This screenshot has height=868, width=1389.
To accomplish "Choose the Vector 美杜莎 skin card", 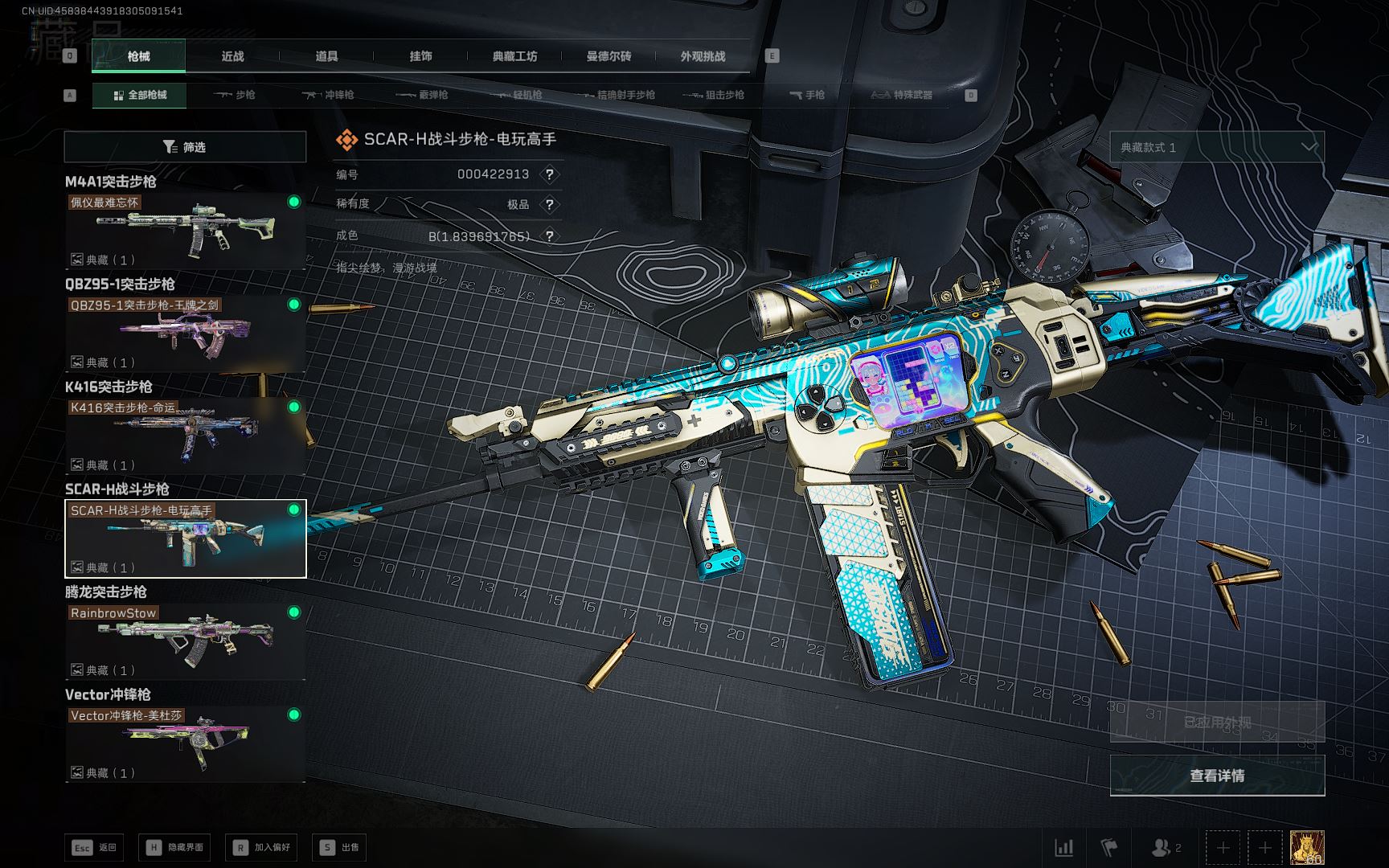I will point(185,743).
